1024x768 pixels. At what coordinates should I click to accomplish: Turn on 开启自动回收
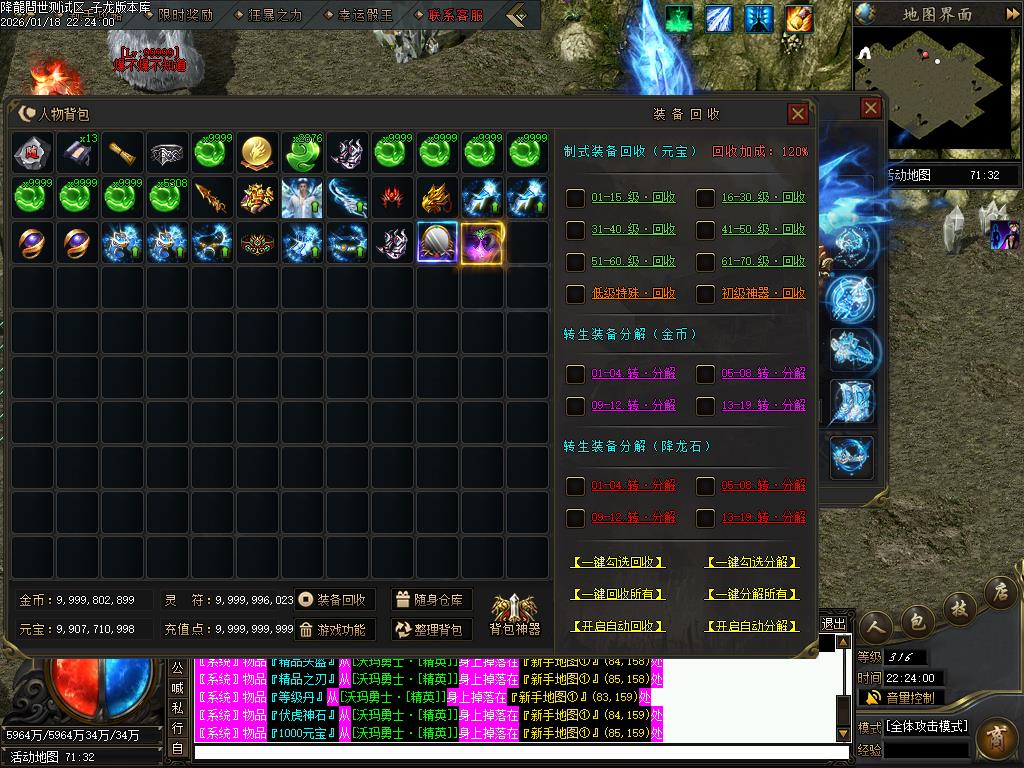[x=618, y=626]
